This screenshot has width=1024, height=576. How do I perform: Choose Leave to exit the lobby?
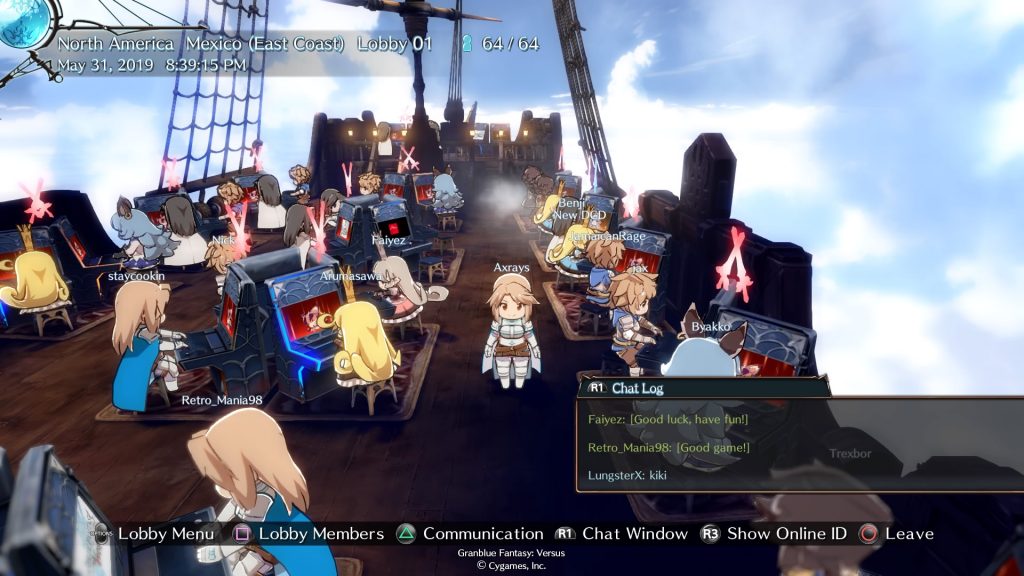click(908, 534)
